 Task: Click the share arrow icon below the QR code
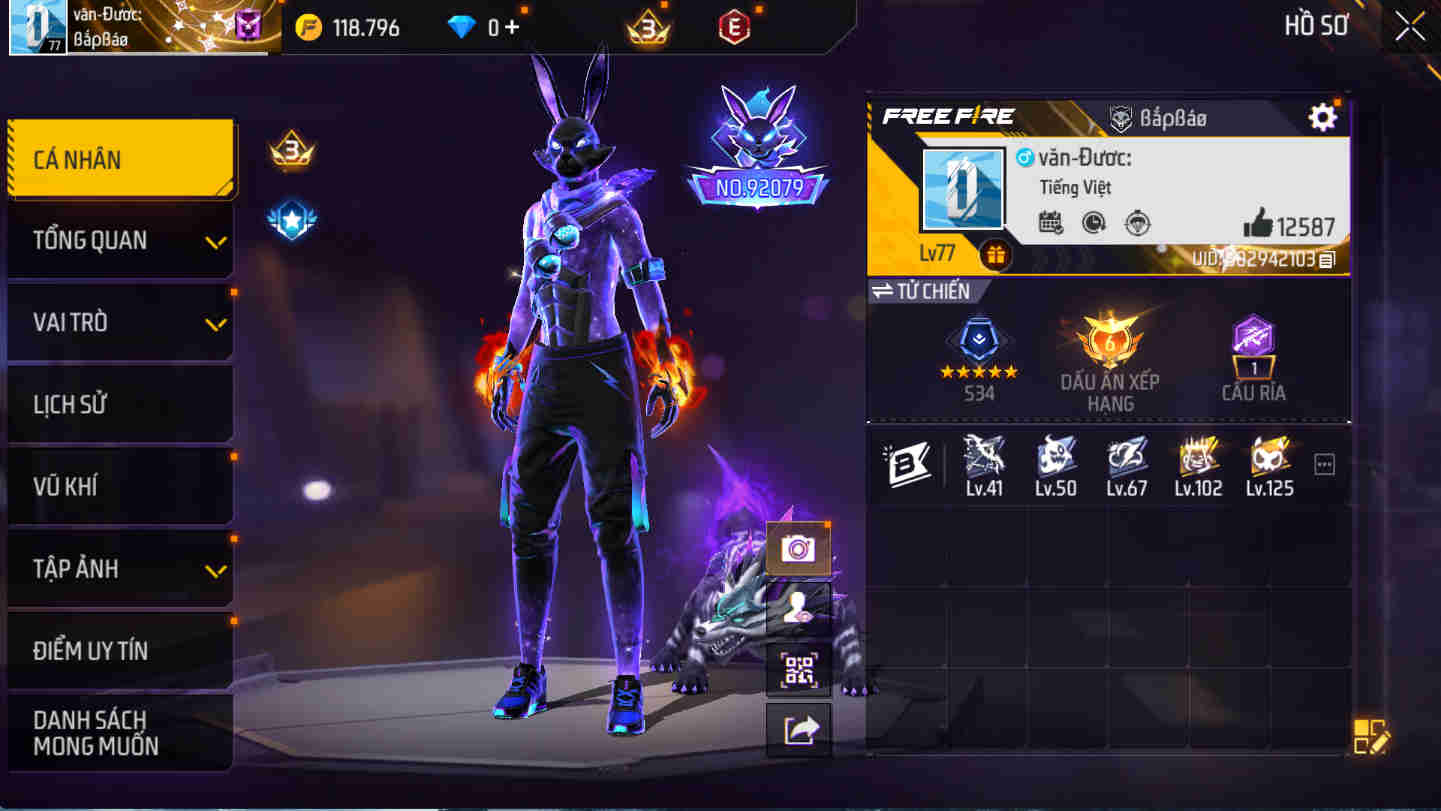point(797,728)
